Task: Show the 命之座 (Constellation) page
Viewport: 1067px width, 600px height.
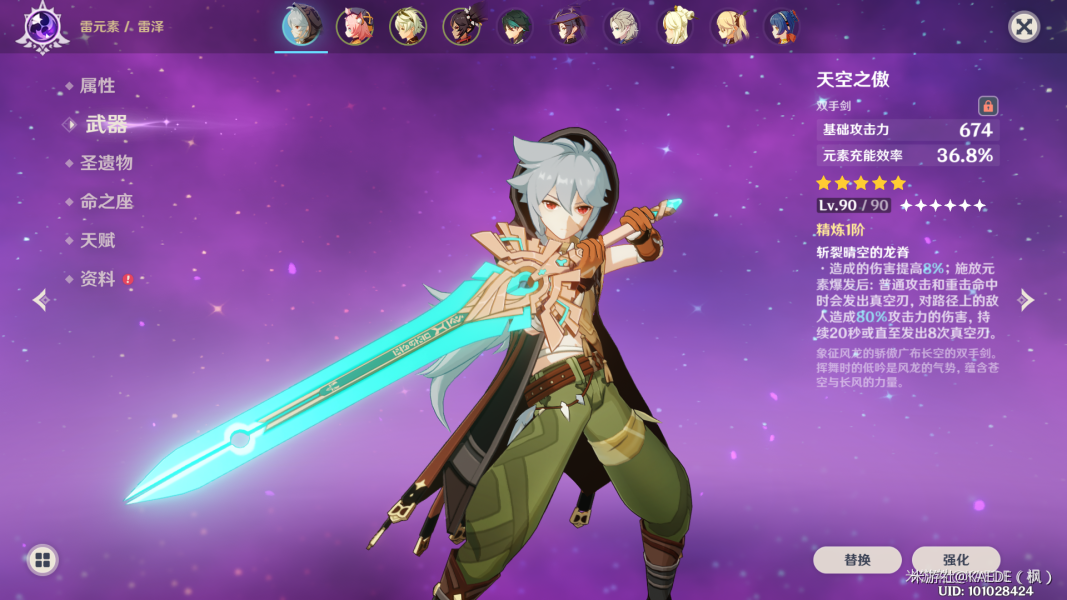Action: coord(106,202)
